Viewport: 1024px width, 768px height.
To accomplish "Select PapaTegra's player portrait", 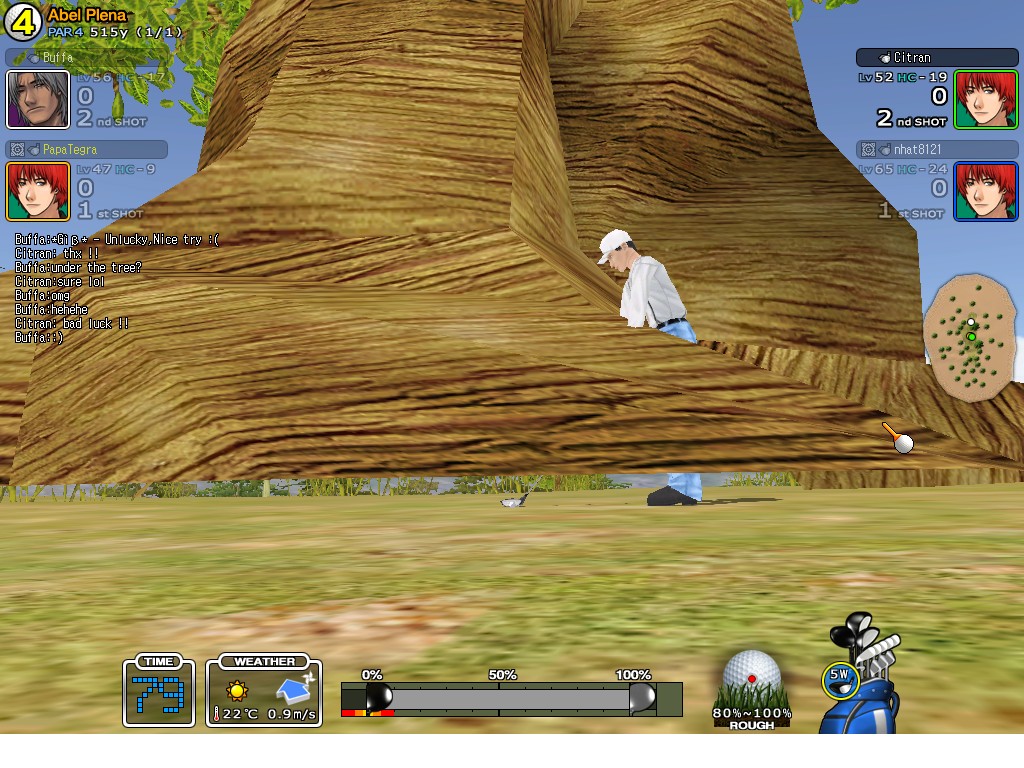I will (38, 191).
